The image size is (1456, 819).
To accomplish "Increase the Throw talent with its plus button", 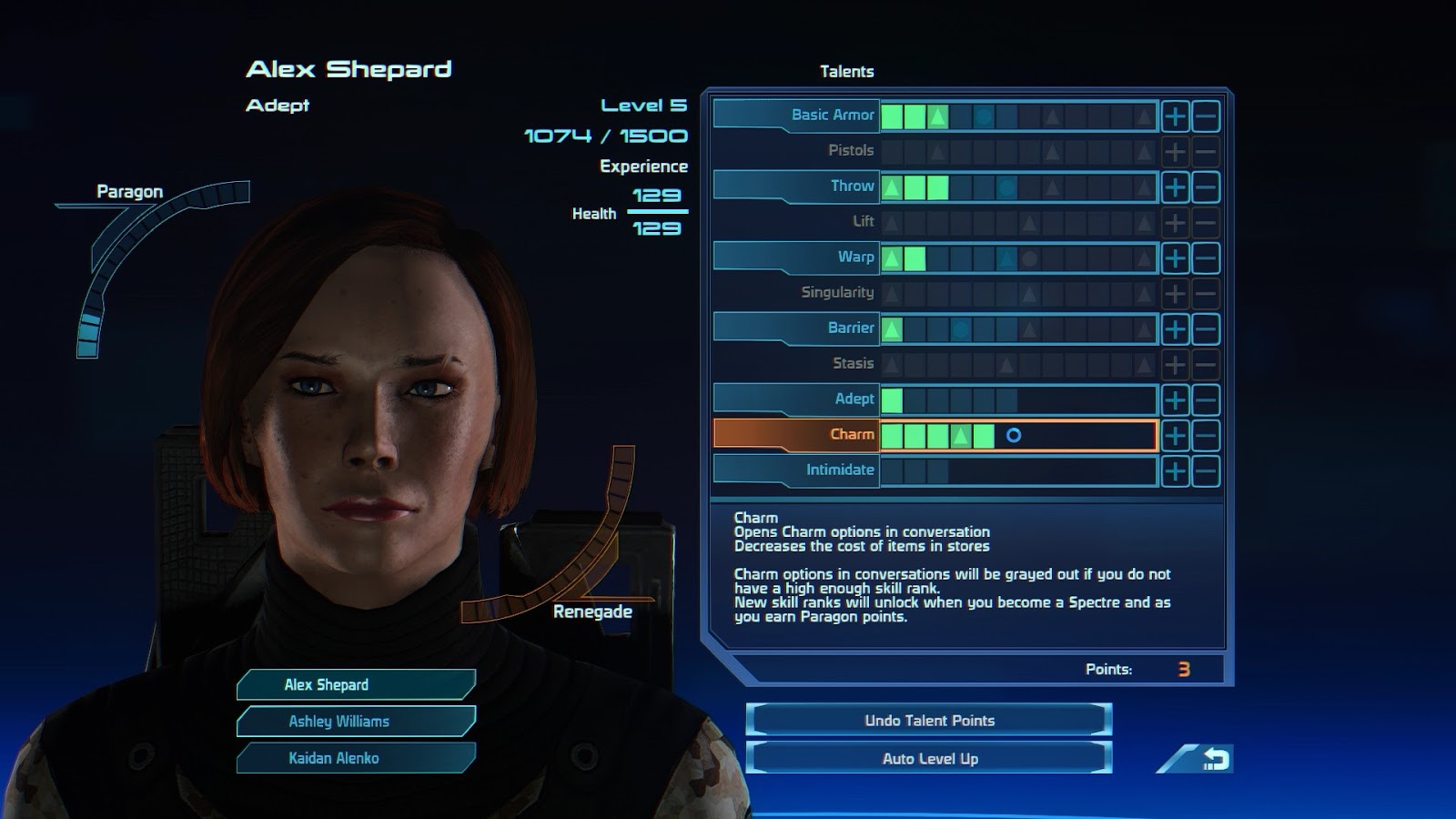I will [1176, 186].
